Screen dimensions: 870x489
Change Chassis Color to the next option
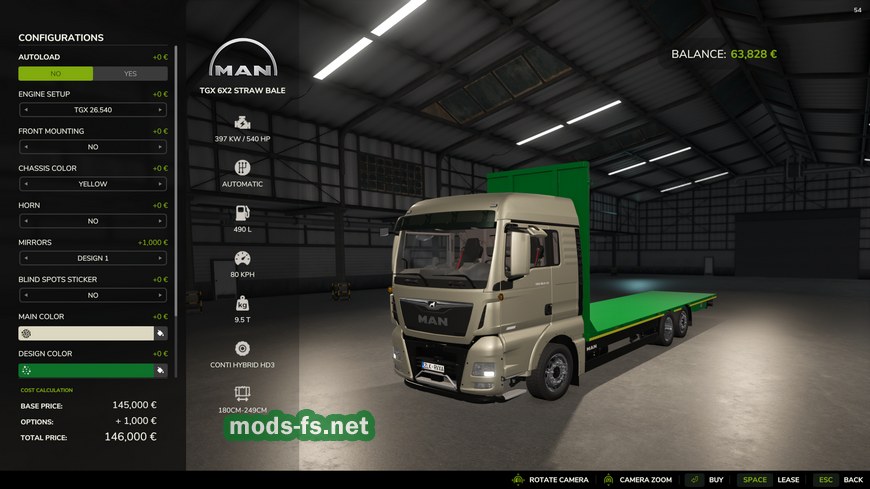(x=162, y=184)
